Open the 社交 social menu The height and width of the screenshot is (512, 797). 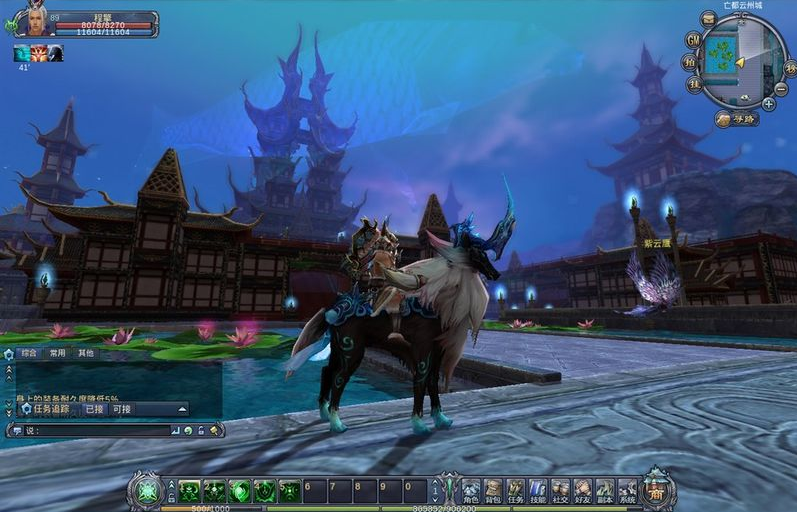coord(560,490)
